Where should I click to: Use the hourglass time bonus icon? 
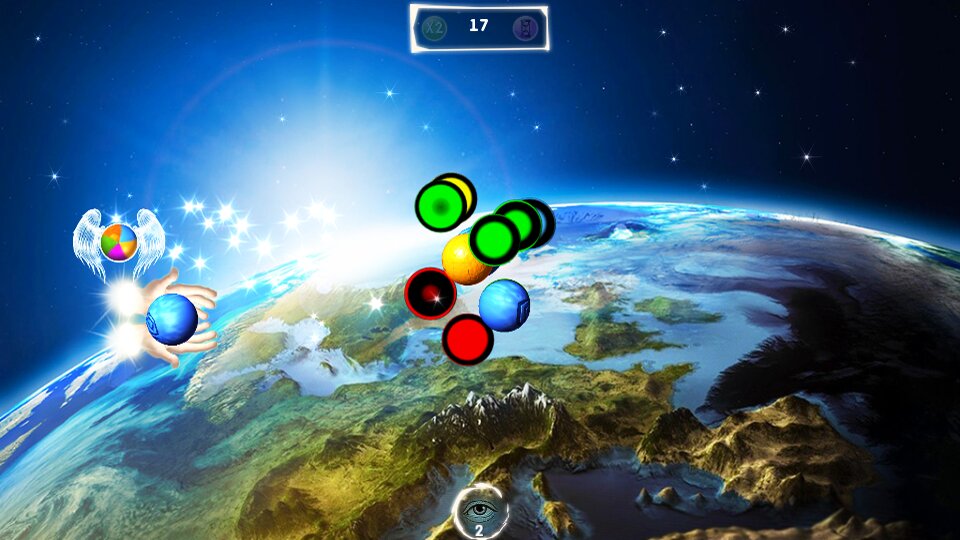click(x=523, y=28)
